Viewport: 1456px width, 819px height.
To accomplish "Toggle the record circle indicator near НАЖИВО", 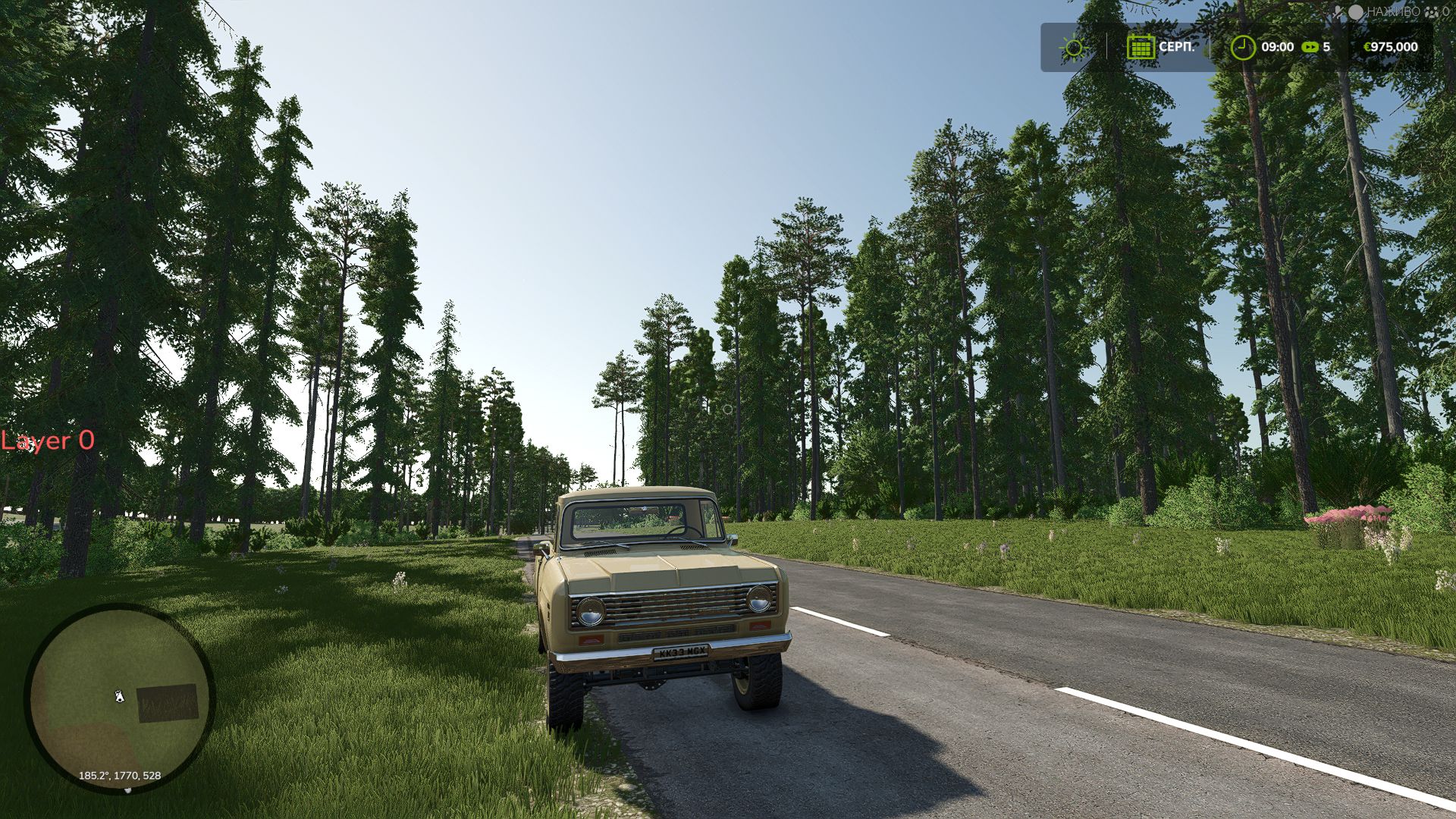I will (1355, 11).
